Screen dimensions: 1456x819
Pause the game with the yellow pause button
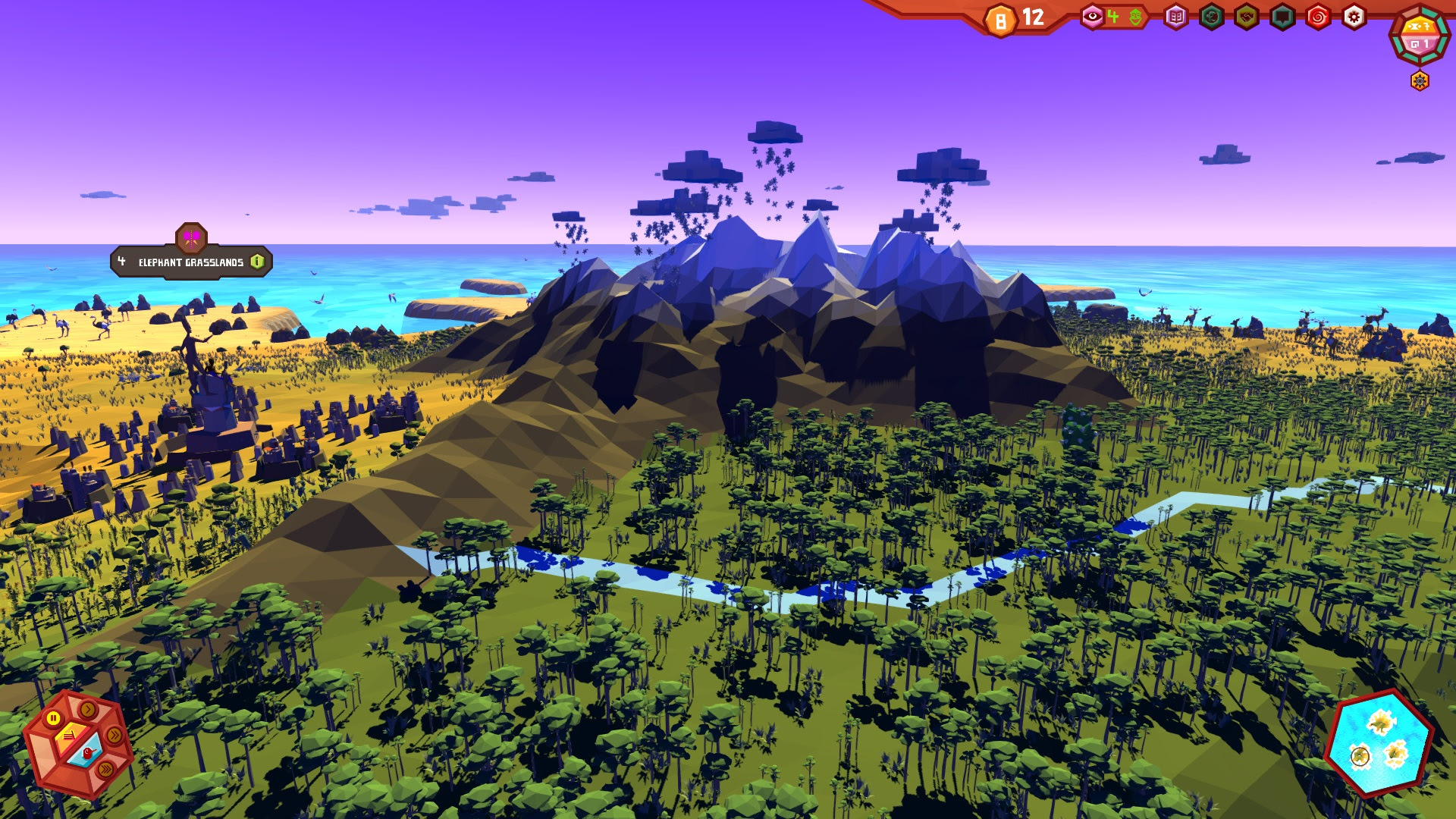tap(53, 718)
